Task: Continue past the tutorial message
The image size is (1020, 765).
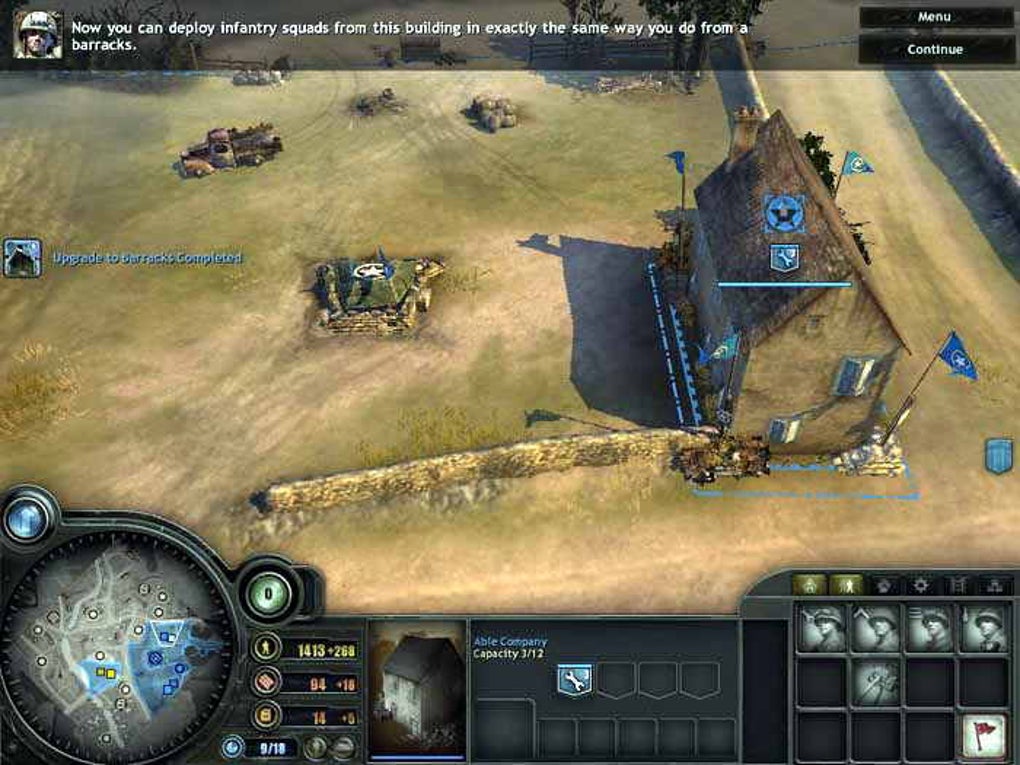Action: 934,49
